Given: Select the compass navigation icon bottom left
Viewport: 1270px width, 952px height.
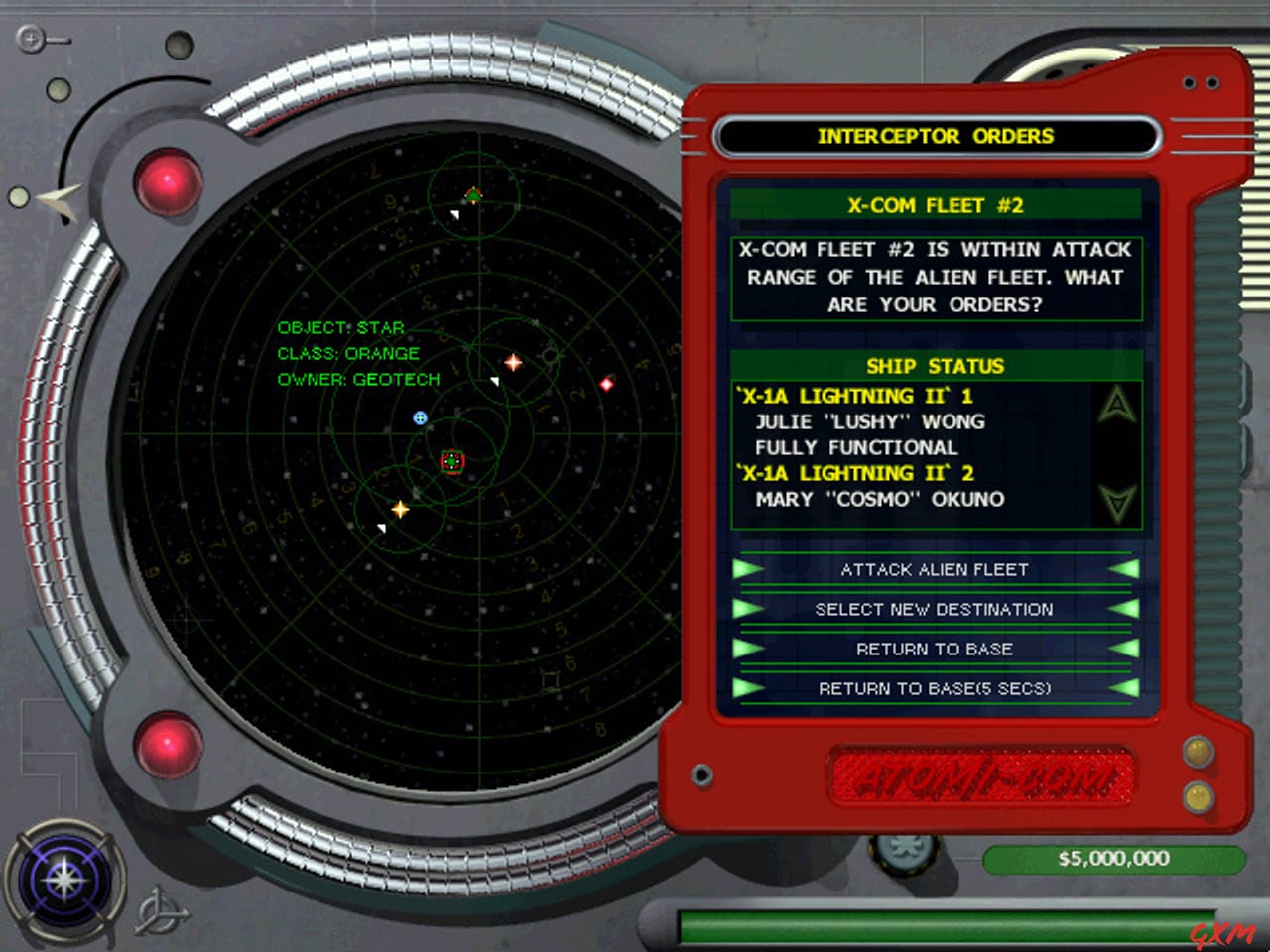Looking at the screenshot, I should 65,882.
